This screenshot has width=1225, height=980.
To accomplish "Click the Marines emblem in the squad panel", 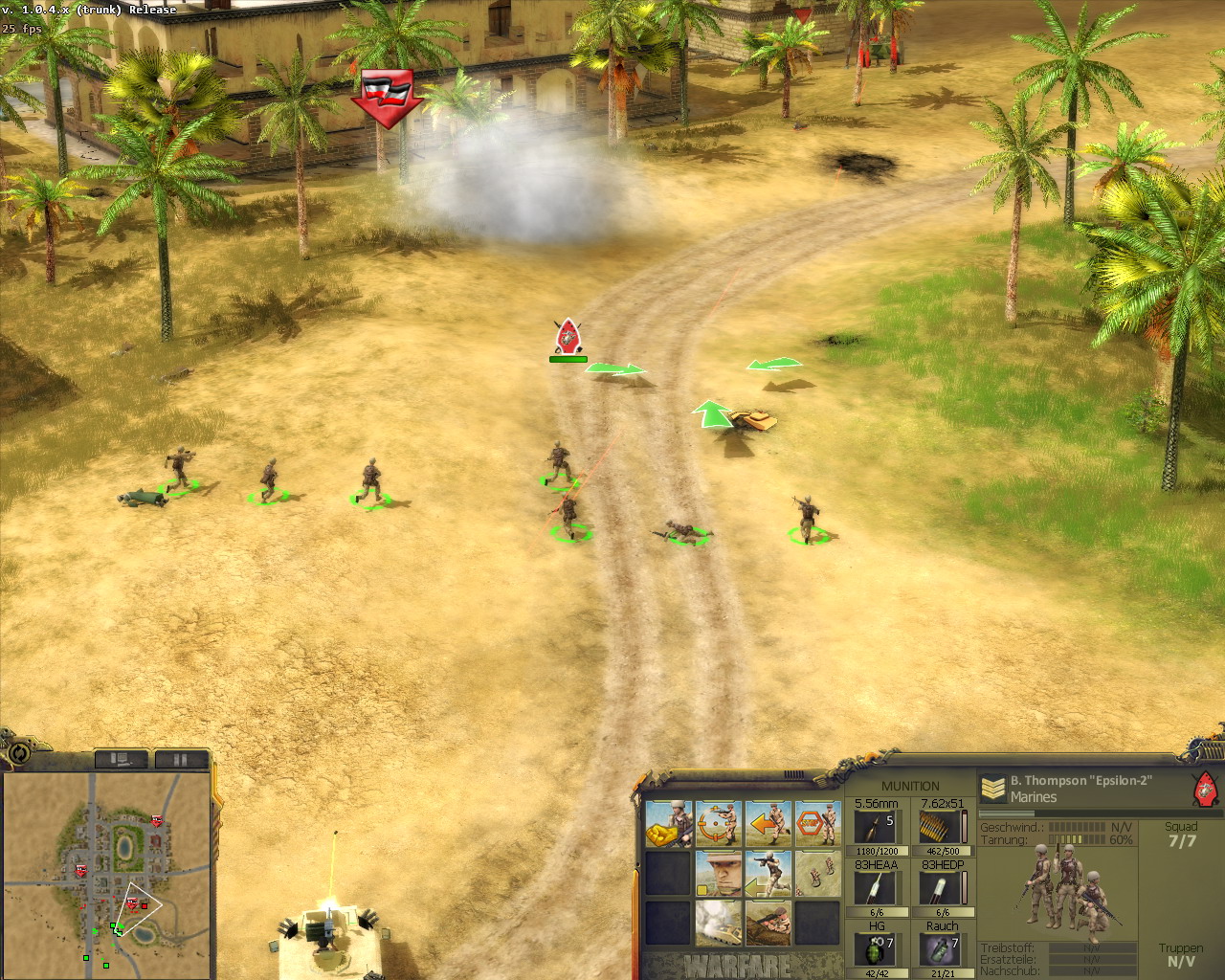I will [x=1204, y=788].
